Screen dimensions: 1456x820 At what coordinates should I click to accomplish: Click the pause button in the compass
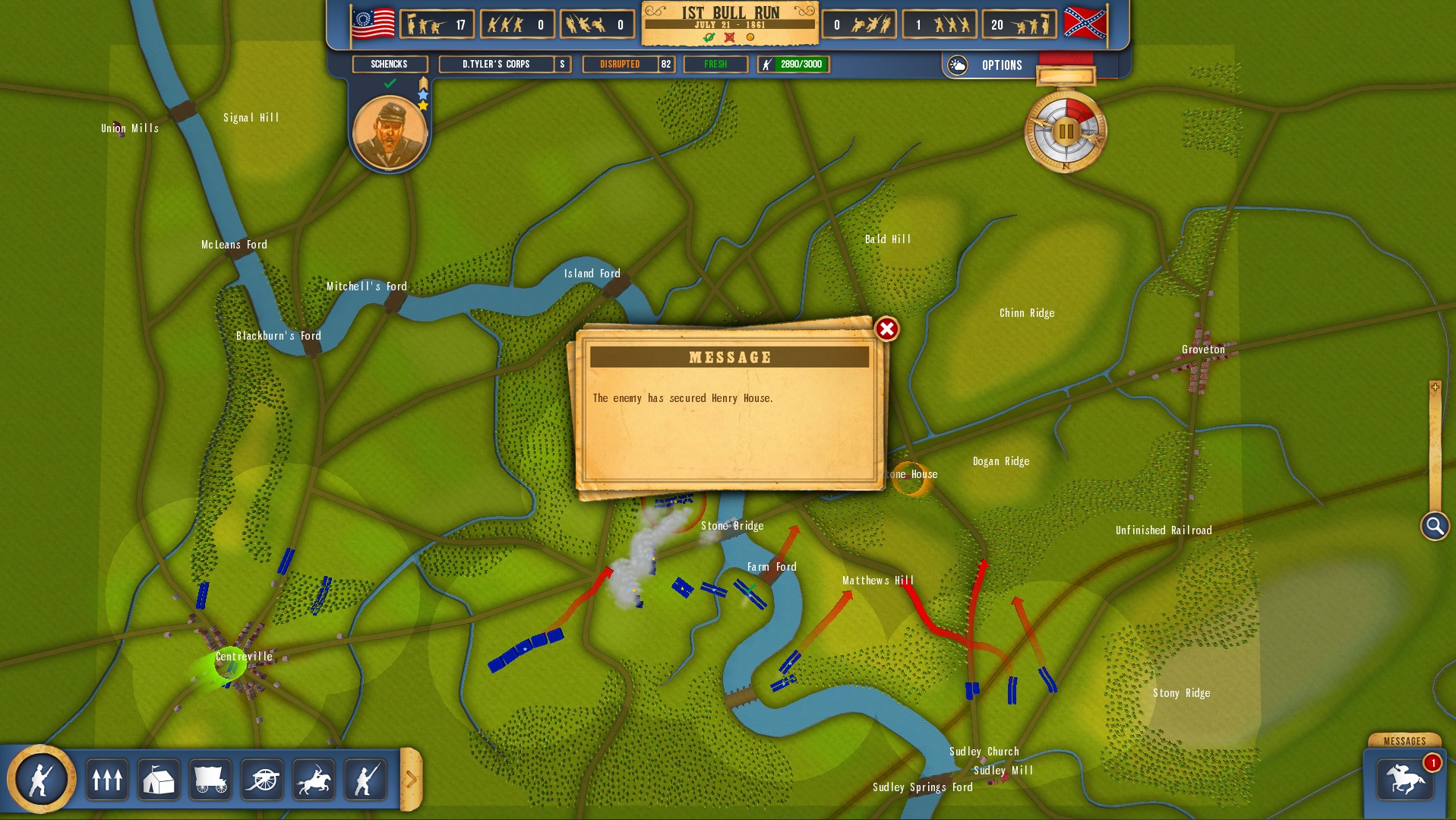[x=1066, y=131]
